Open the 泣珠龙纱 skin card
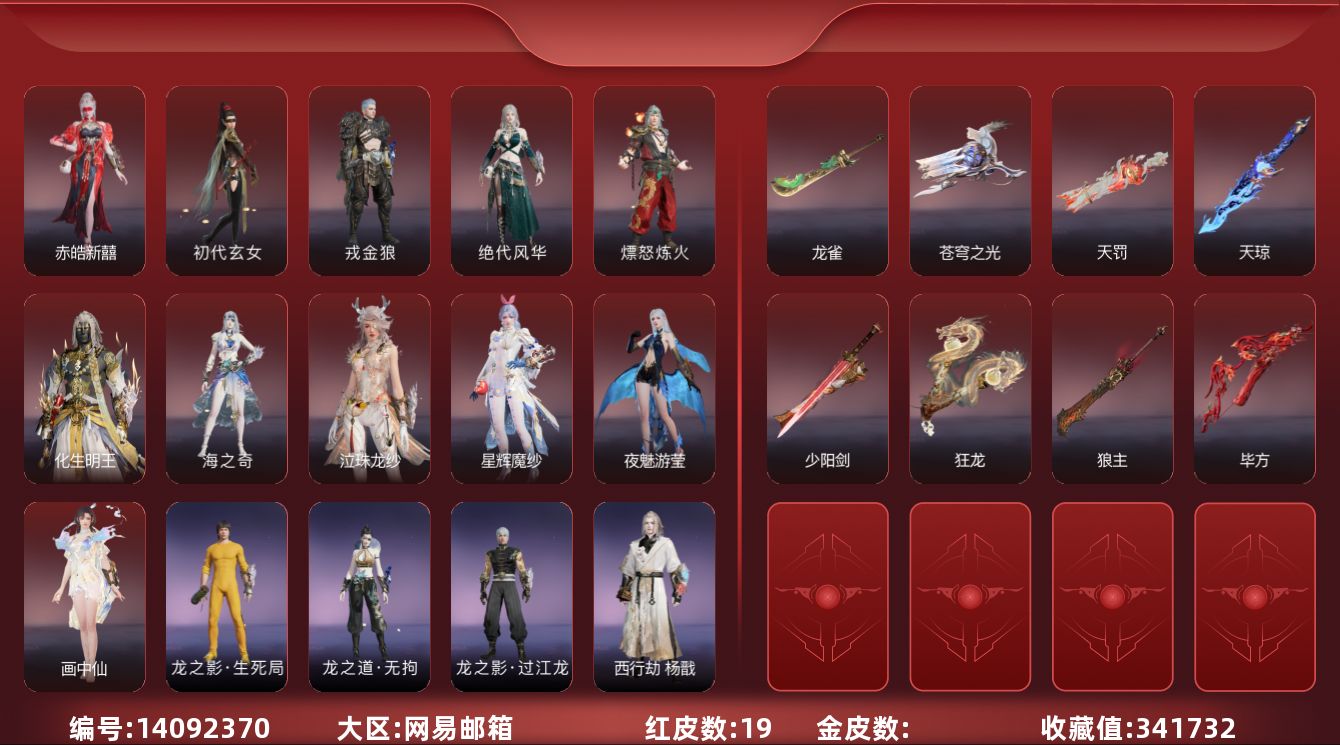 click(x=370, y=388)
